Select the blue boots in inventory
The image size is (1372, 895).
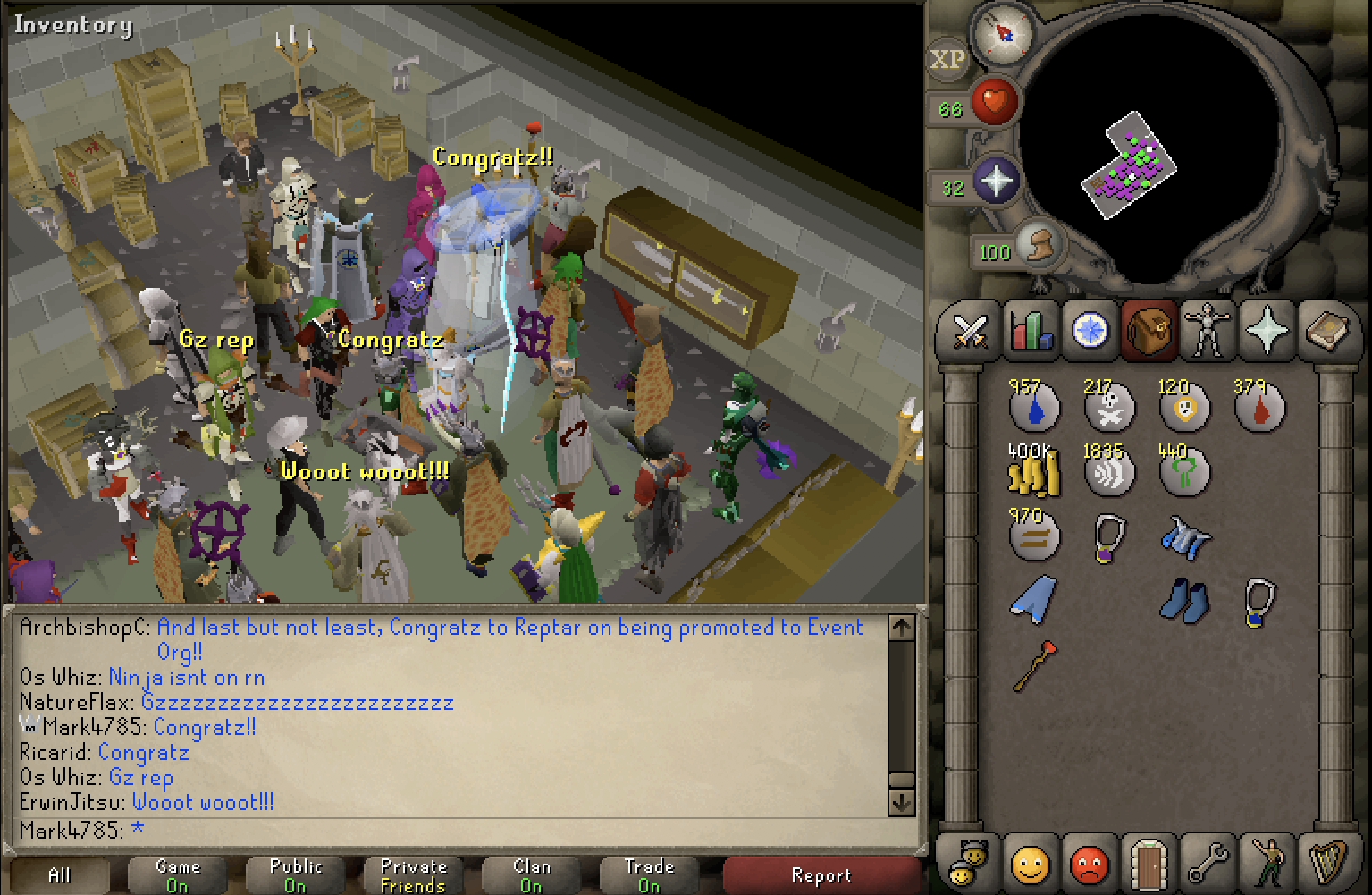point(1184,600)
